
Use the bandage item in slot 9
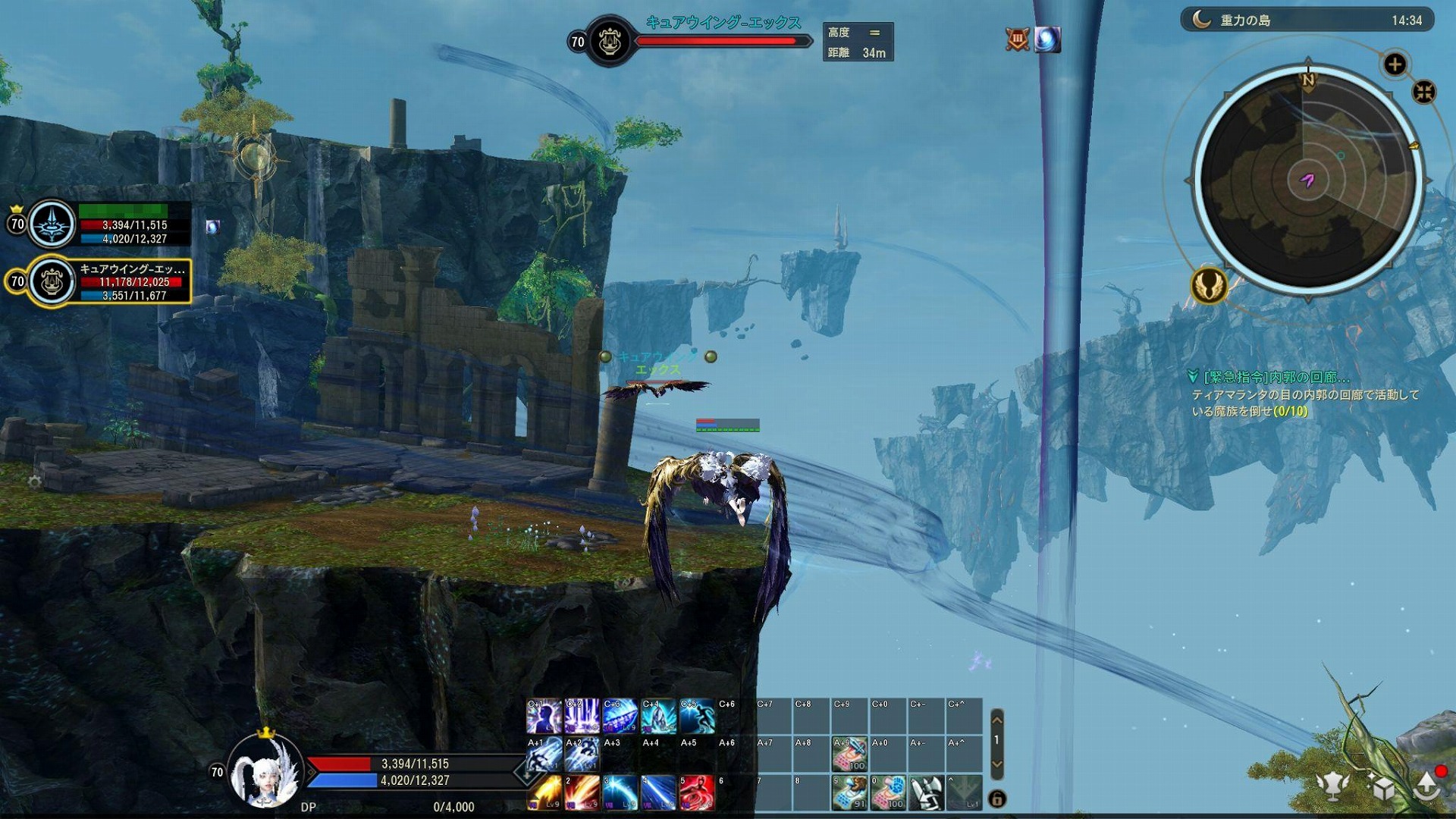[850, 792]
